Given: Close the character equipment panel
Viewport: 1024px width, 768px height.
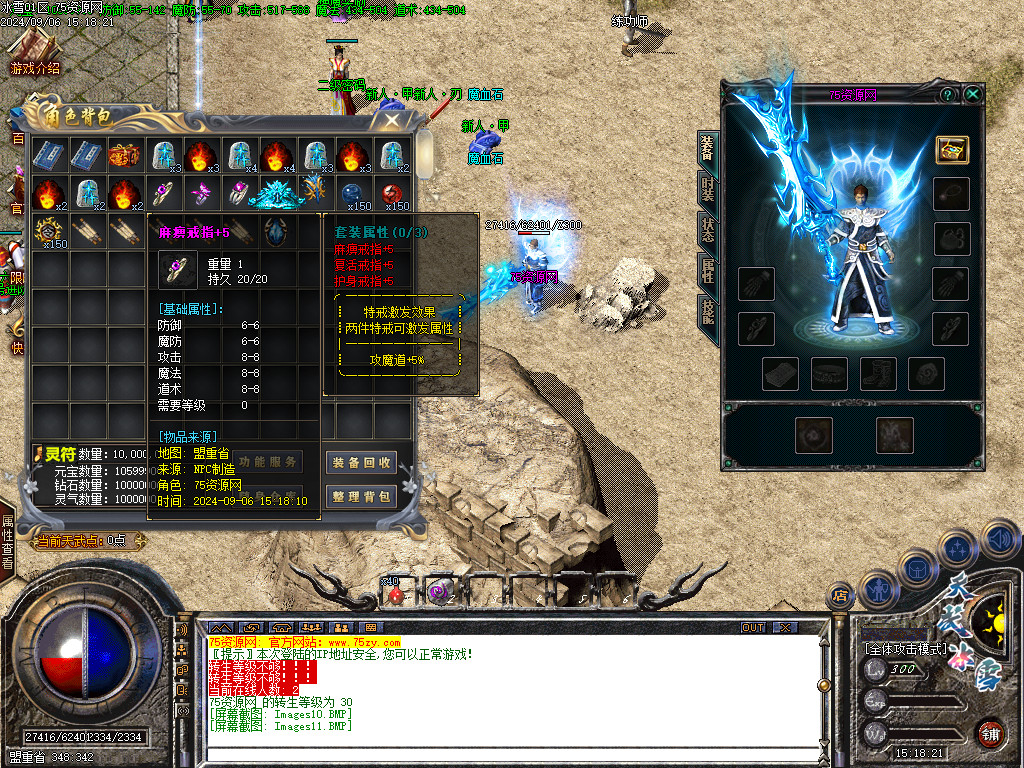Looking at the screenshot, I should [x=972, y=94].
